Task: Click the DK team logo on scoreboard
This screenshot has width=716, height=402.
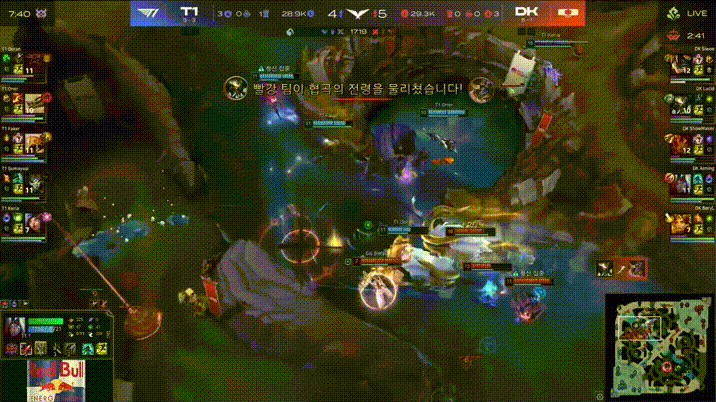Action: [568, 13]
